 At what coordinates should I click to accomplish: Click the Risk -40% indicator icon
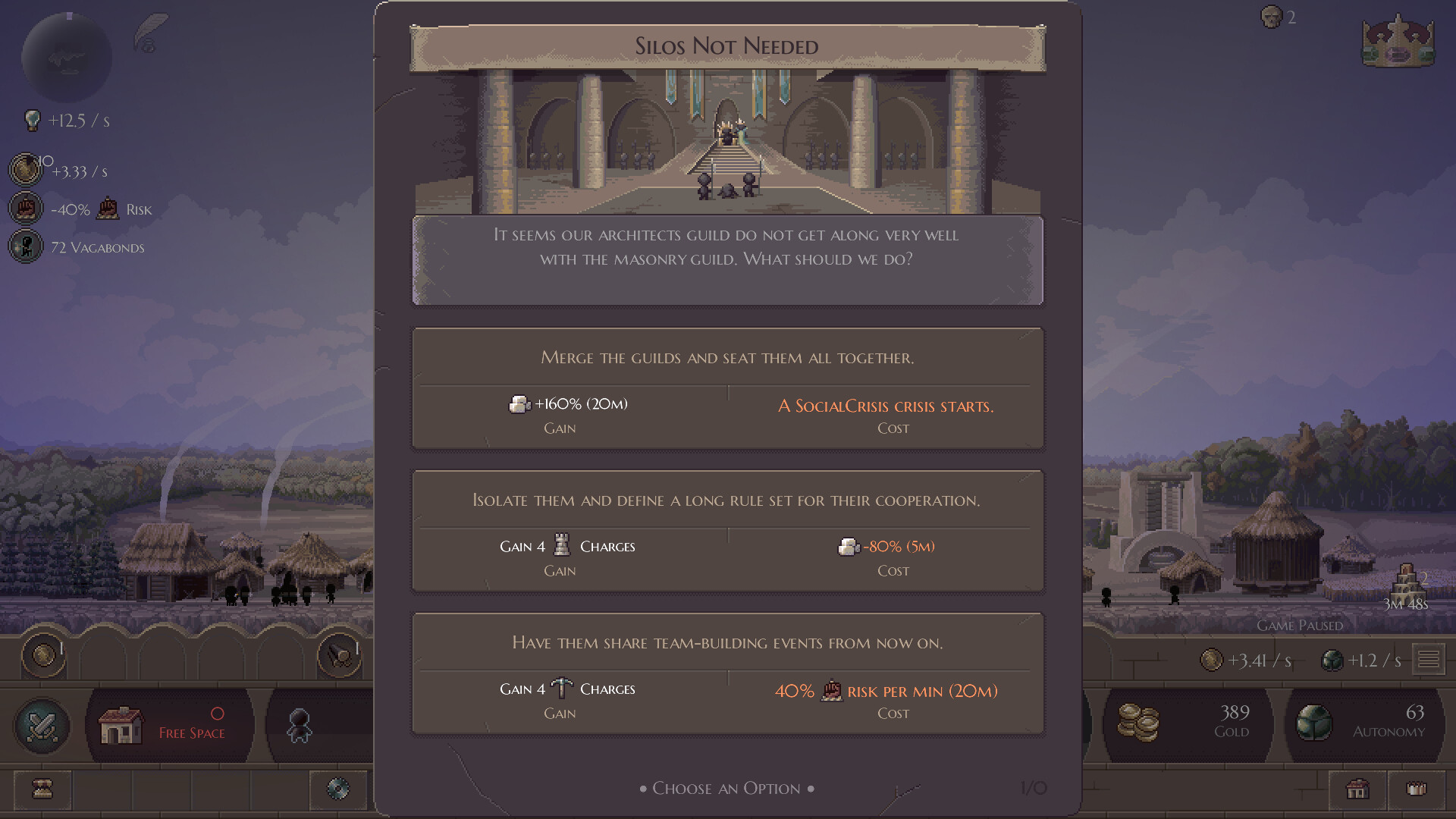tap(25, 208)
